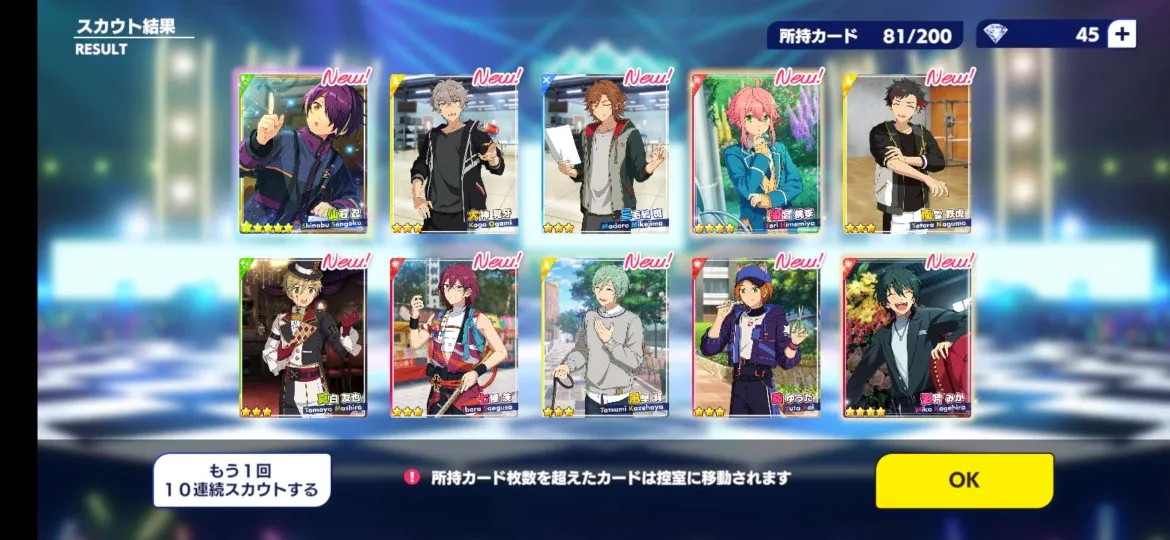
Task: Tap the plus button to add diamonds
Action: pyautogui.click(x=1122, y=34)
